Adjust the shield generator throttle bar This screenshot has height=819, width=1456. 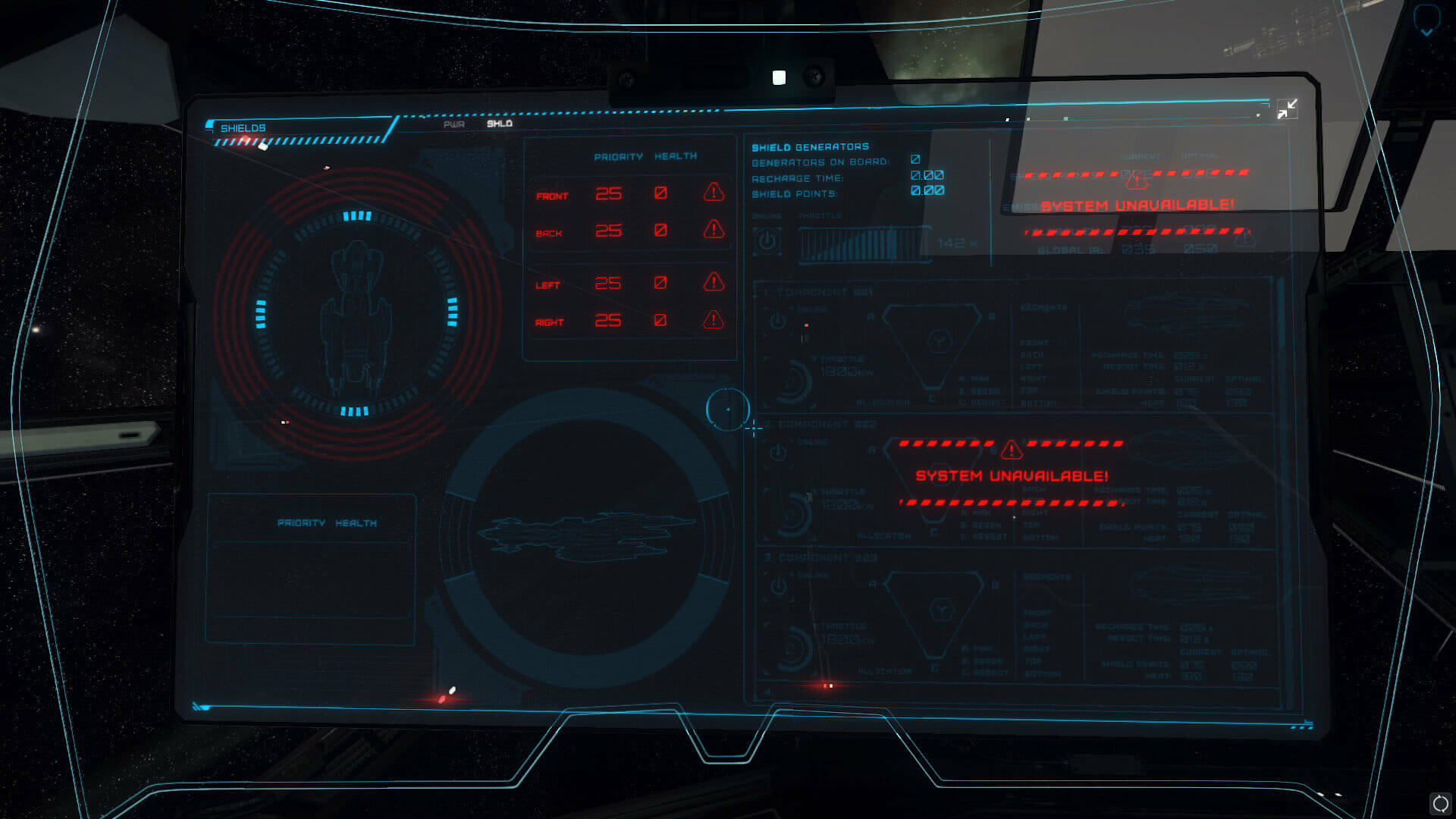pyautogui.click(x=863, y=244)
